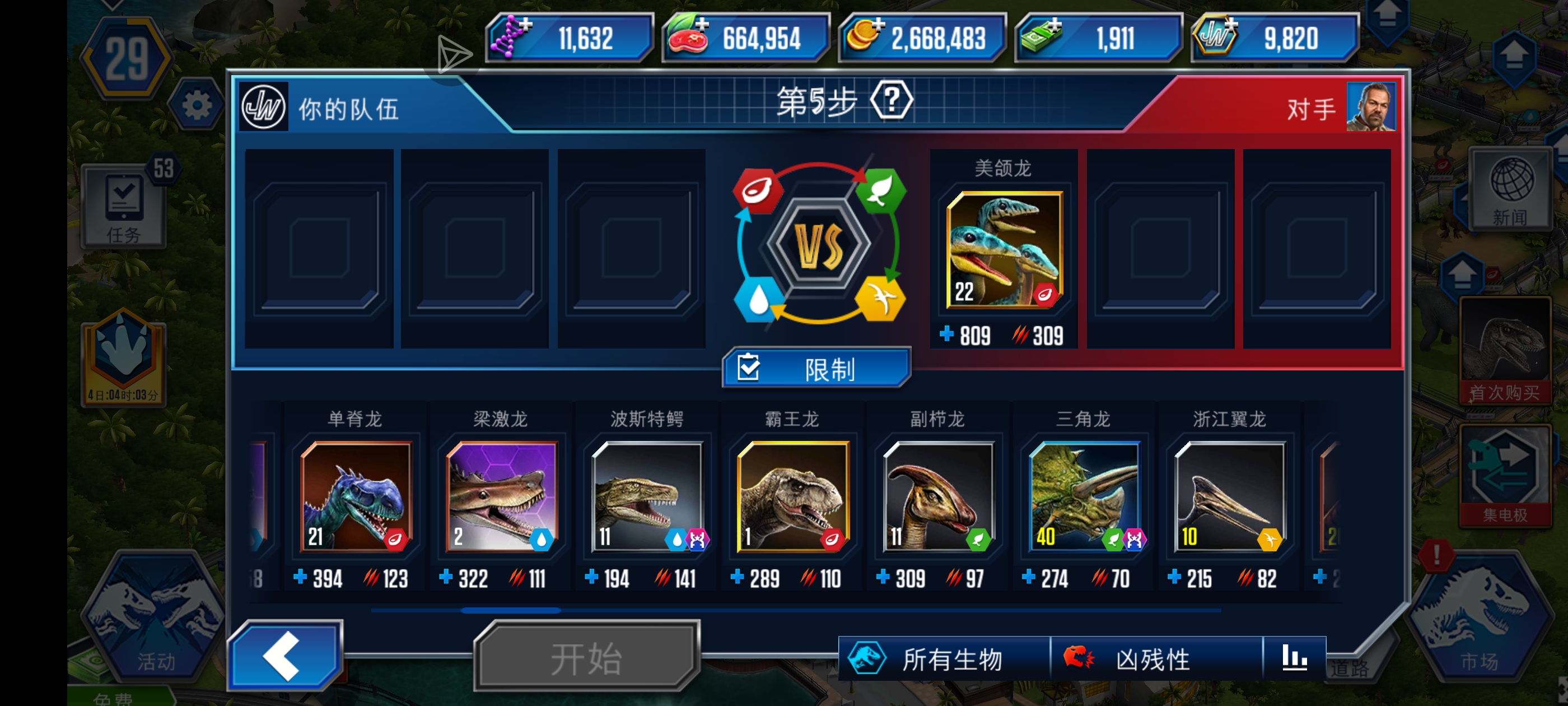This screenshot has width=1568, height=706.
Task: Open the 限制 restrictions panel
Action: (816, 368)
